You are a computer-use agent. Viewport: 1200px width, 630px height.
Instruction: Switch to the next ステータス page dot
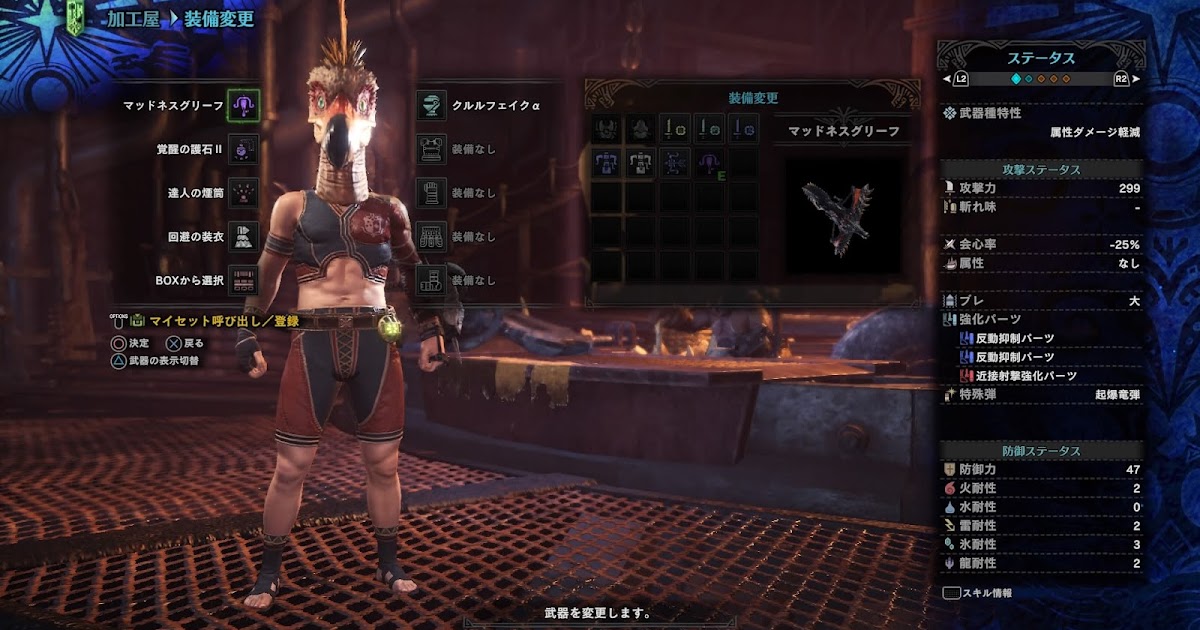coord(1029,78)
